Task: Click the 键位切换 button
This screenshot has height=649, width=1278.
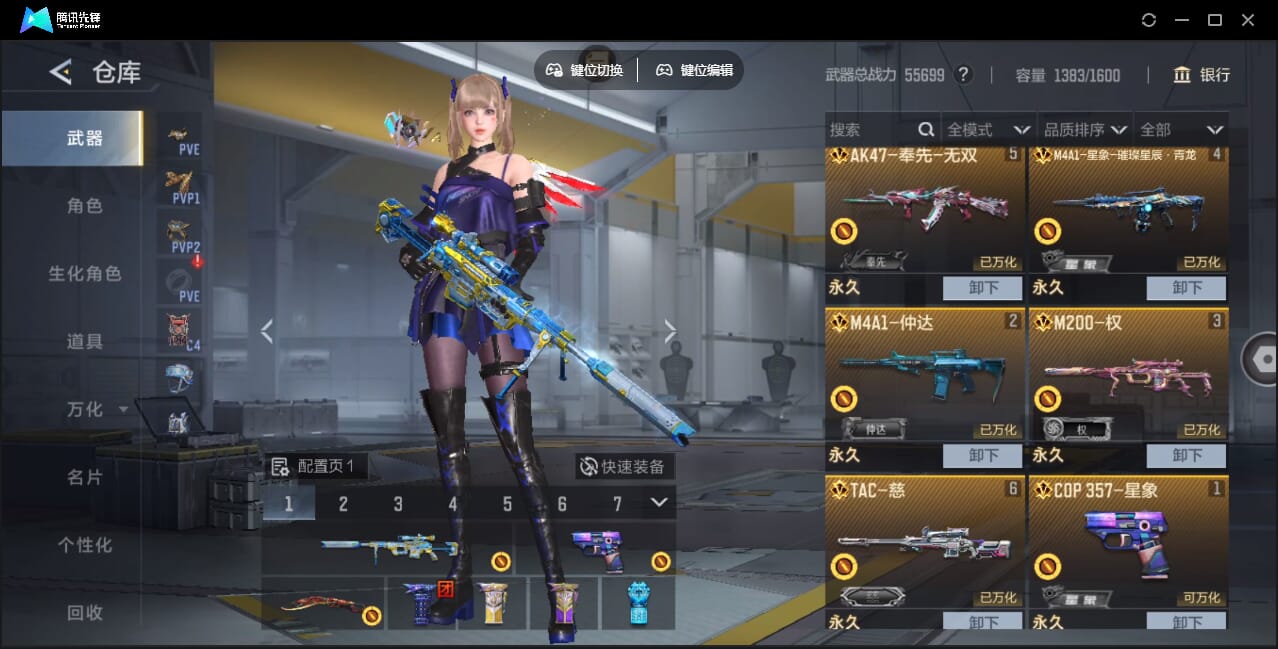Action: (x=585, y=70)
